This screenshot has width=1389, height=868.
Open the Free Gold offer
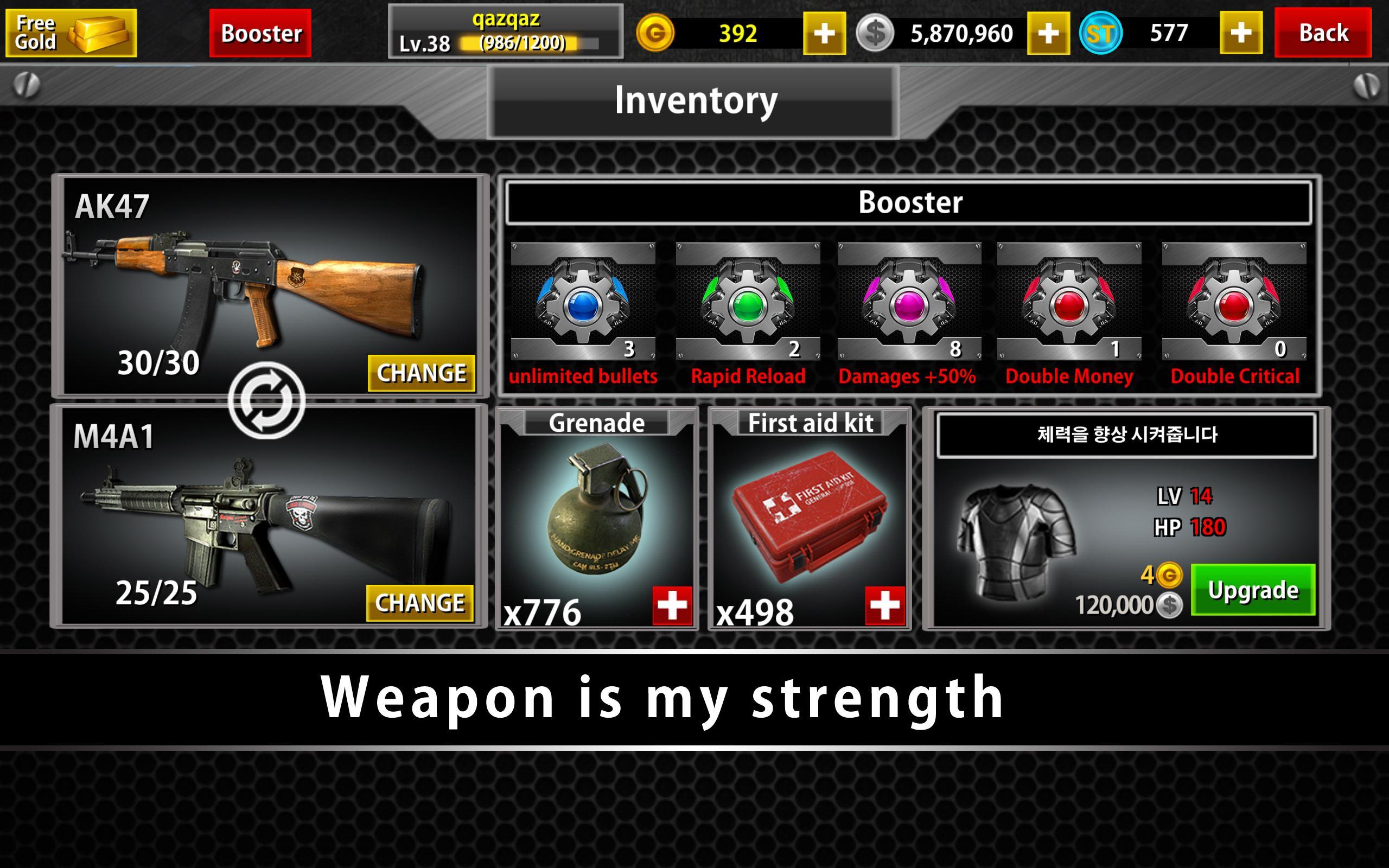pos(71,33)
